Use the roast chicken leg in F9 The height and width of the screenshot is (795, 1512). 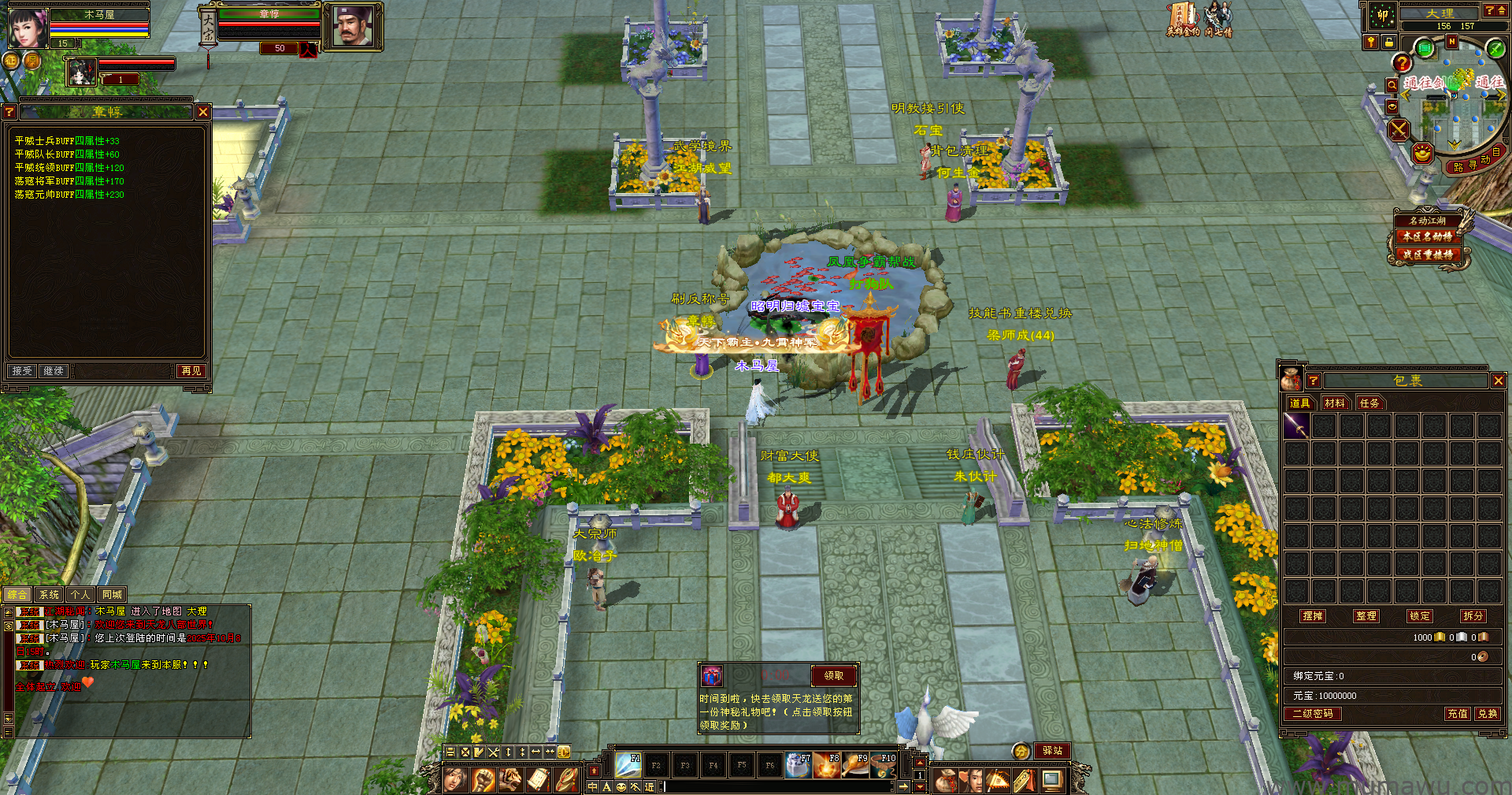[x=855, y=765]
